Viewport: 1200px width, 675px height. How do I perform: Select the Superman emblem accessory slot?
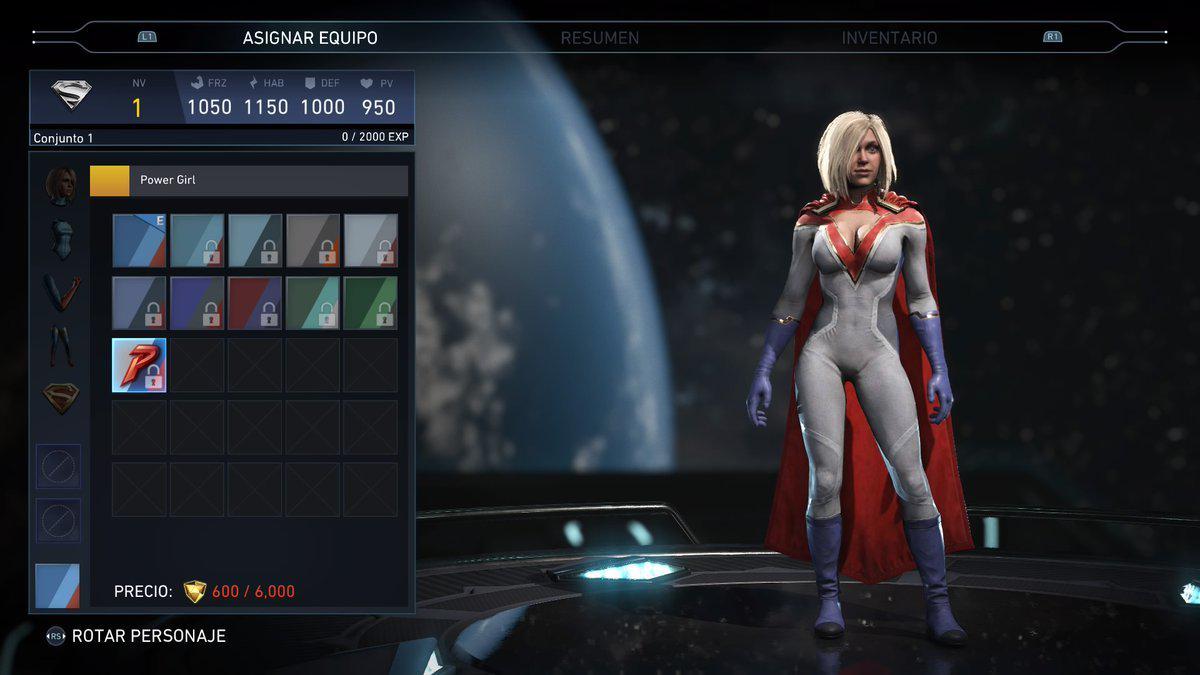60,399
